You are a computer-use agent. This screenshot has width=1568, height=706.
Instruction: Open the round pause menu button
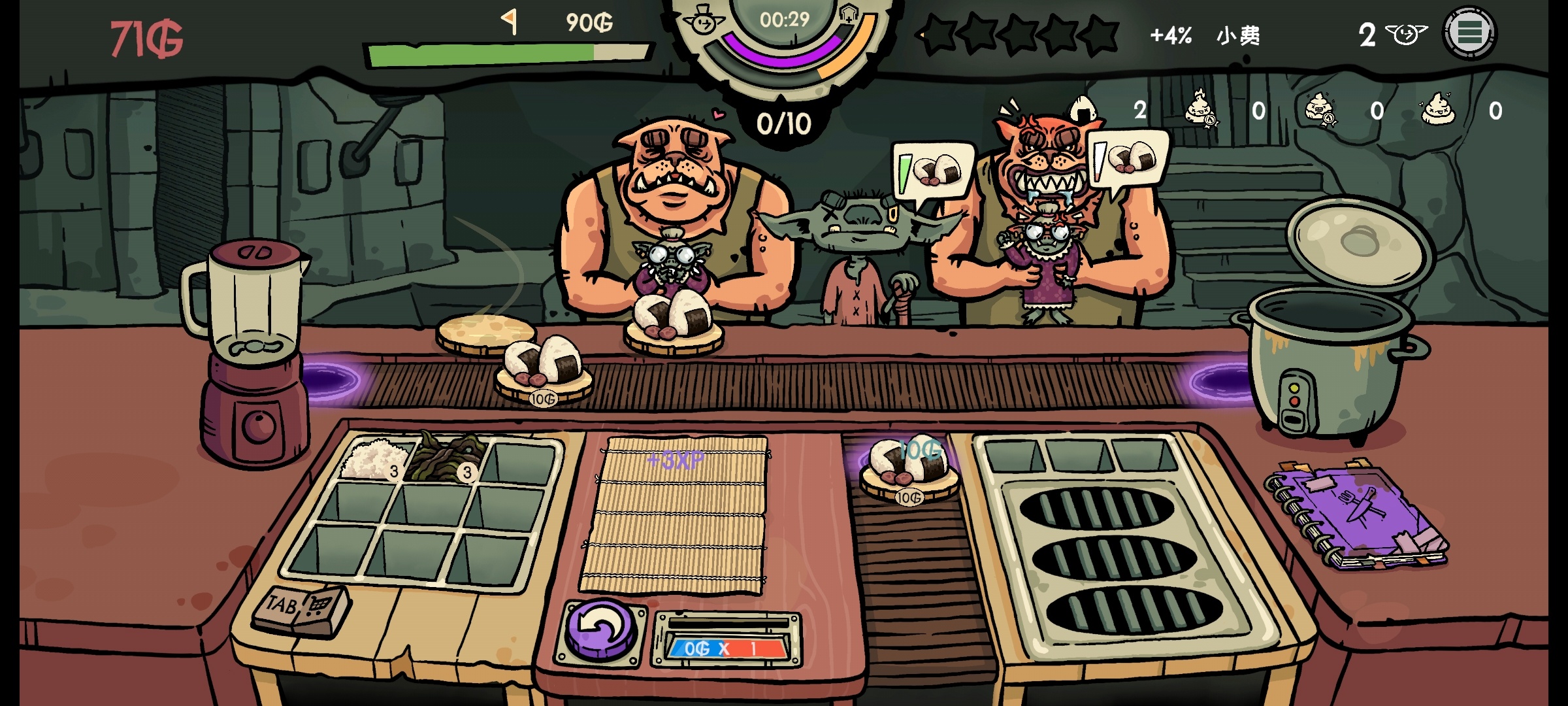point(1469,33)
